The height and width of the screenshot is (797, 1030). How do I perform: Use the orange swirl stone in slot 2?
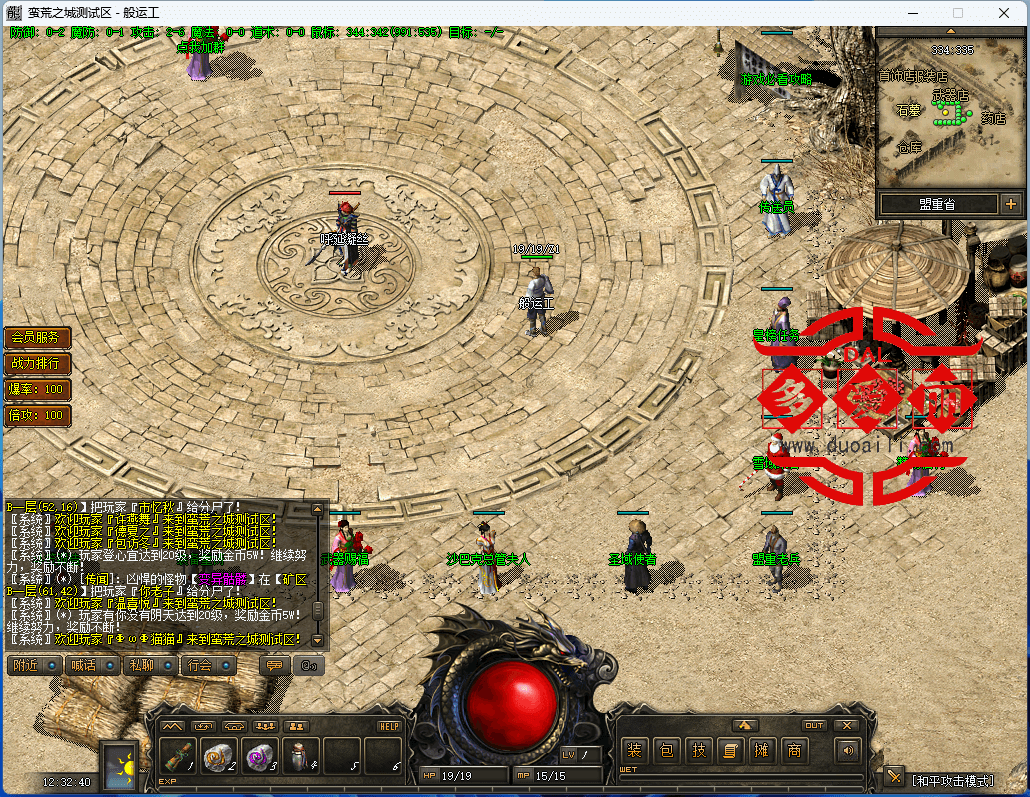pyautogui.click(x=220, y=757)
